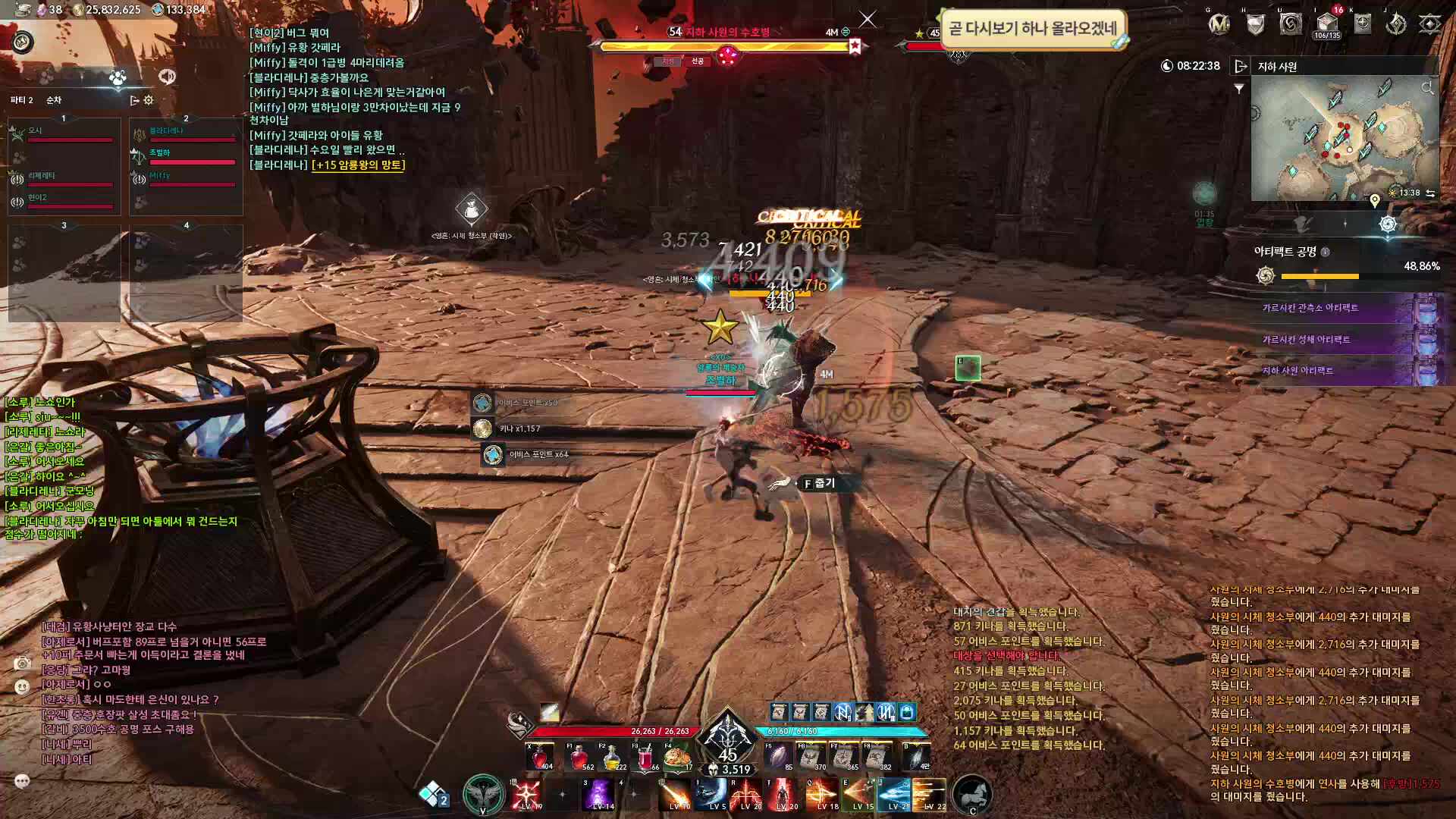This screenshot has height=819, width=1456.
Task: Eat the F4 food dish item
Action: pos(678,757)
